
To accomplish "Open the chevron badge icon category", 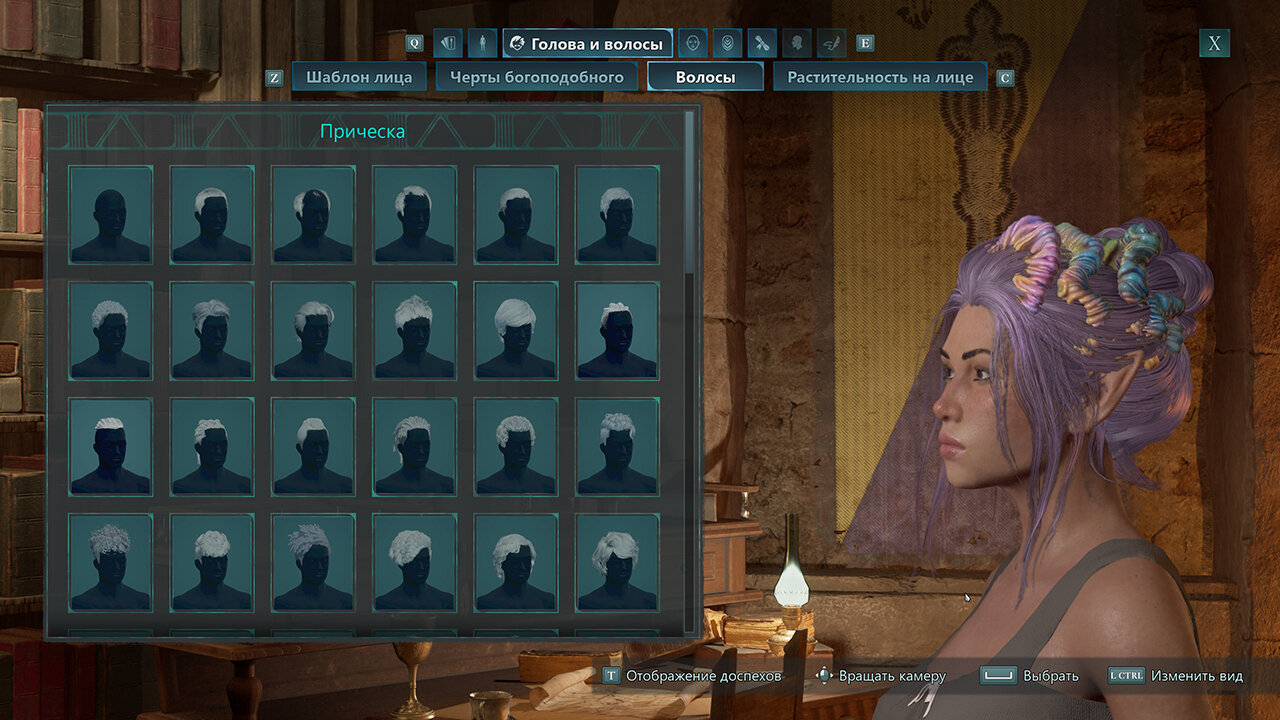I will point(727,43).
